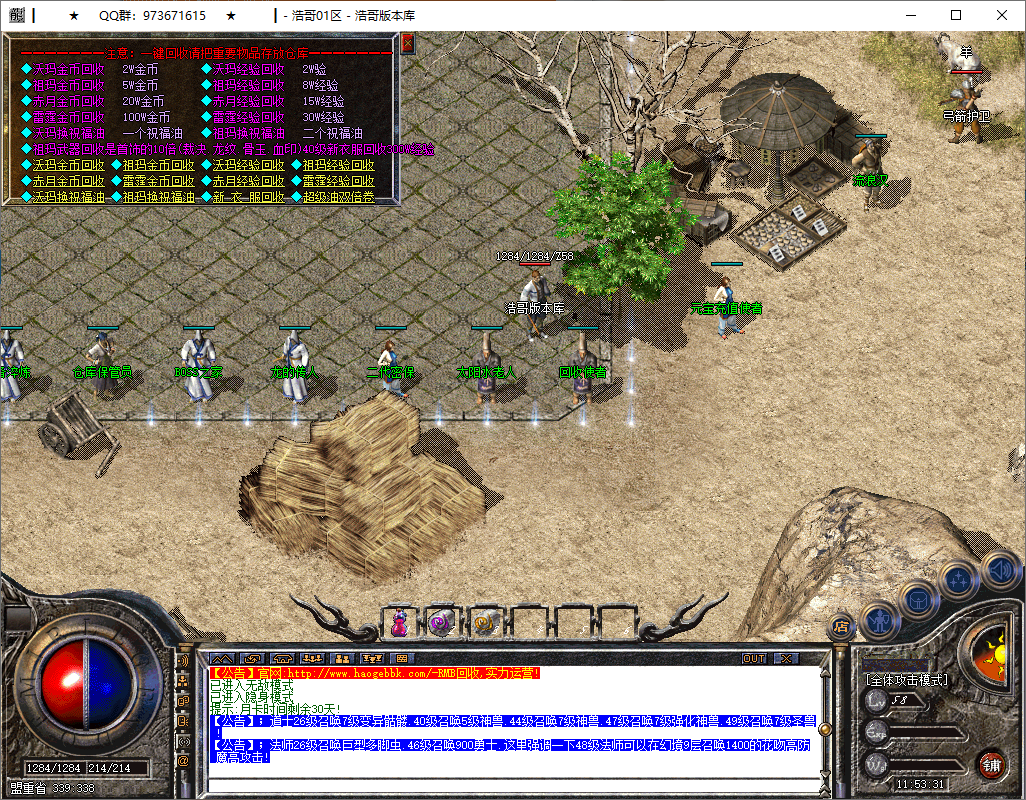Choose the underlined 雷霆经验回收 link
Viewport: 1026px width, 800px height.
338,181
